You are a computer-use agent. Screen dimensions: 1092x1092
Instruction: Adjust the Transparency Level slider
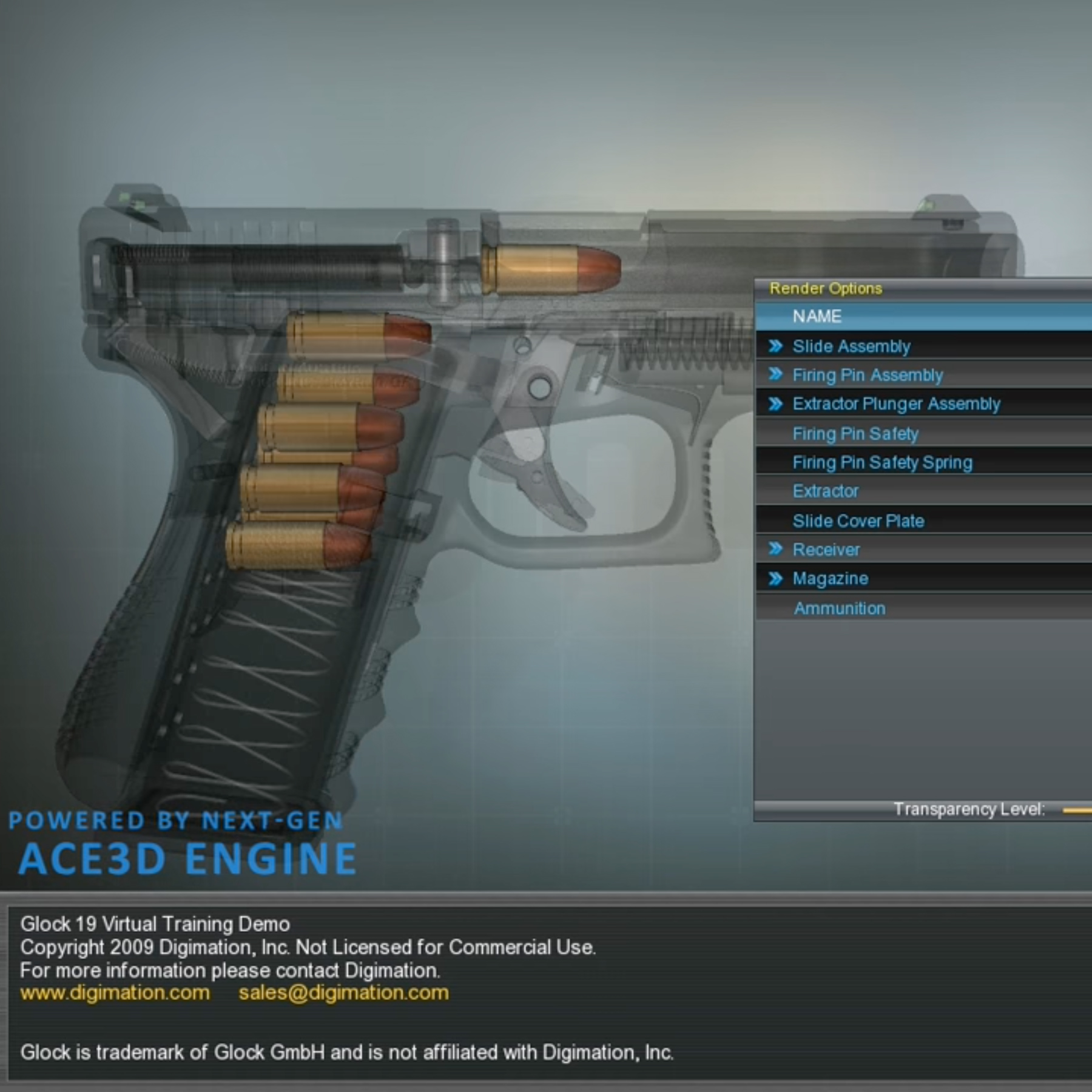click(x=1077, y=810)
